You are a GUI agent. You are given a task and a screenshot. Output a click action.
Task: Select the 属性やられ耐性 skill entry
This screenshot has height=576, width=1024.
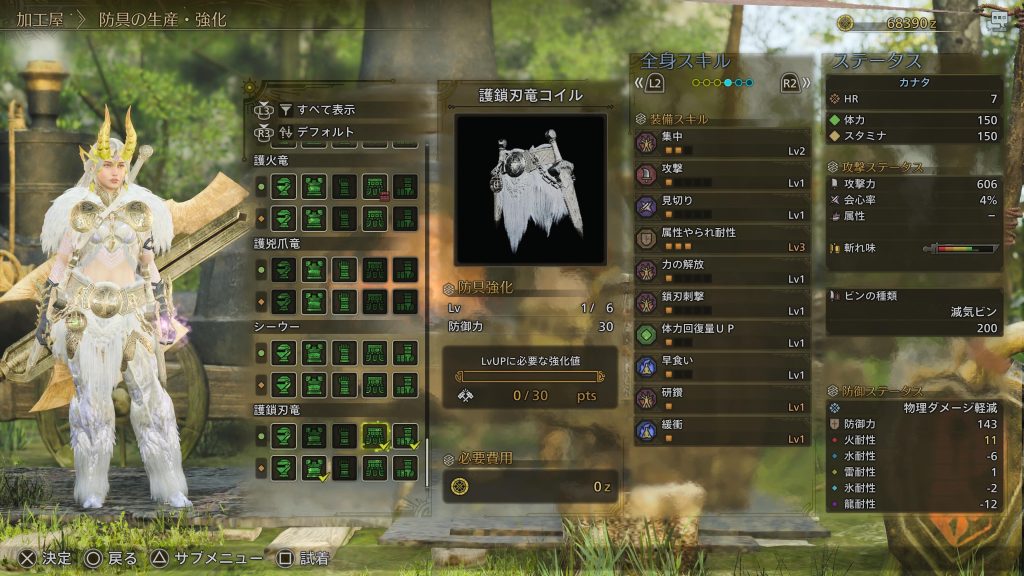point(721,239)
